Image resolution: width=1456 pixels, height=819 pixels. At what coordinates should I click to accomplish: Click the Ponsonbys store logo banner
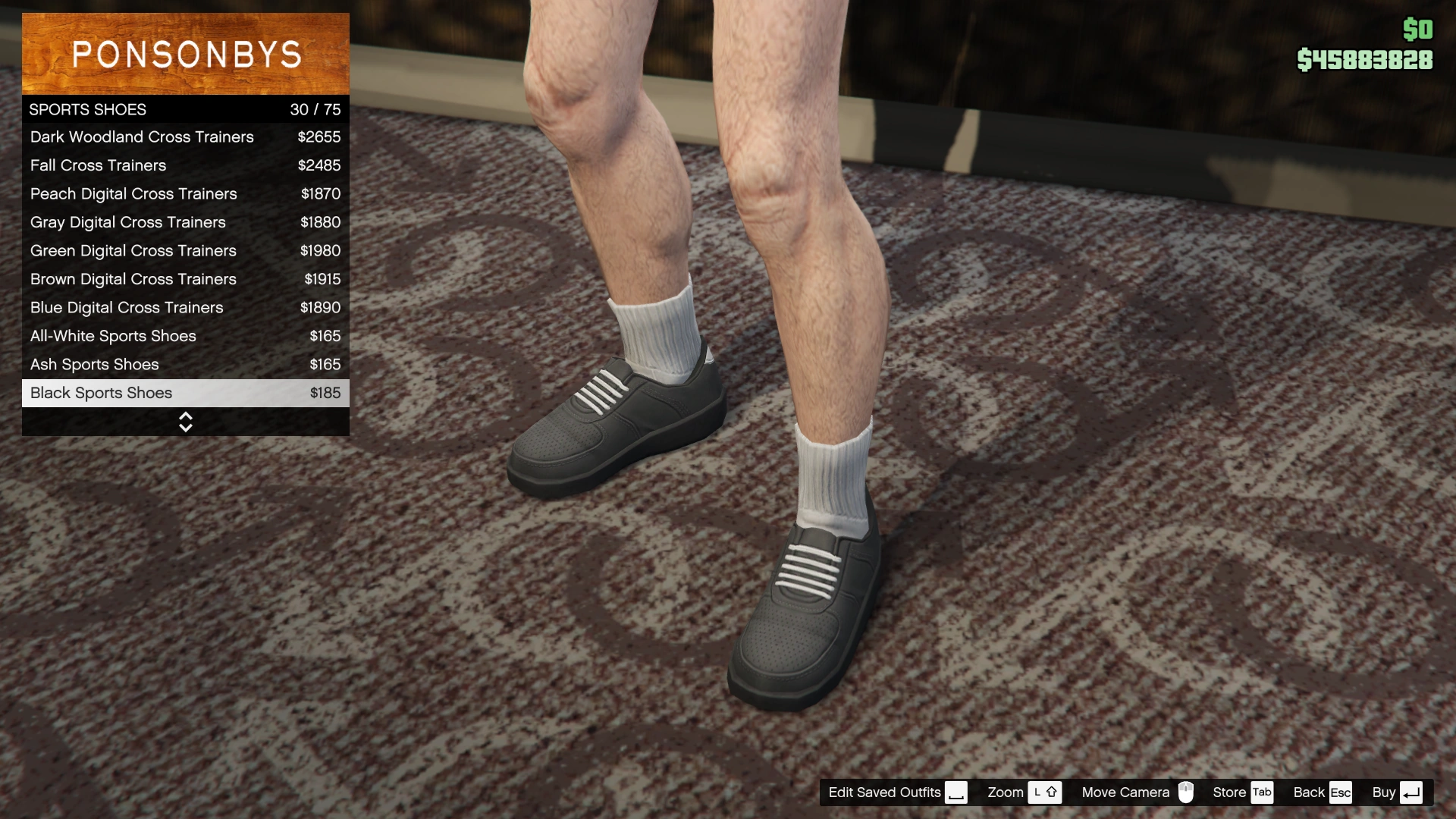pyautogui.click(x=185, y=53)
